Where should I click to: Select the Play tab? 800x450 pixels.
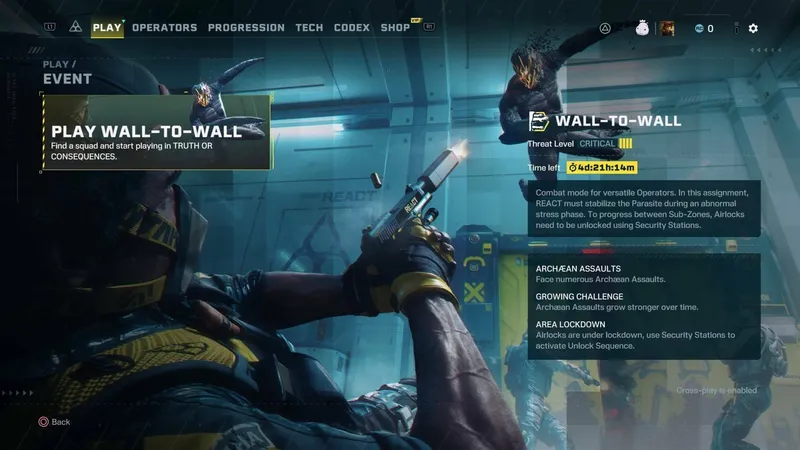point(107,28)
